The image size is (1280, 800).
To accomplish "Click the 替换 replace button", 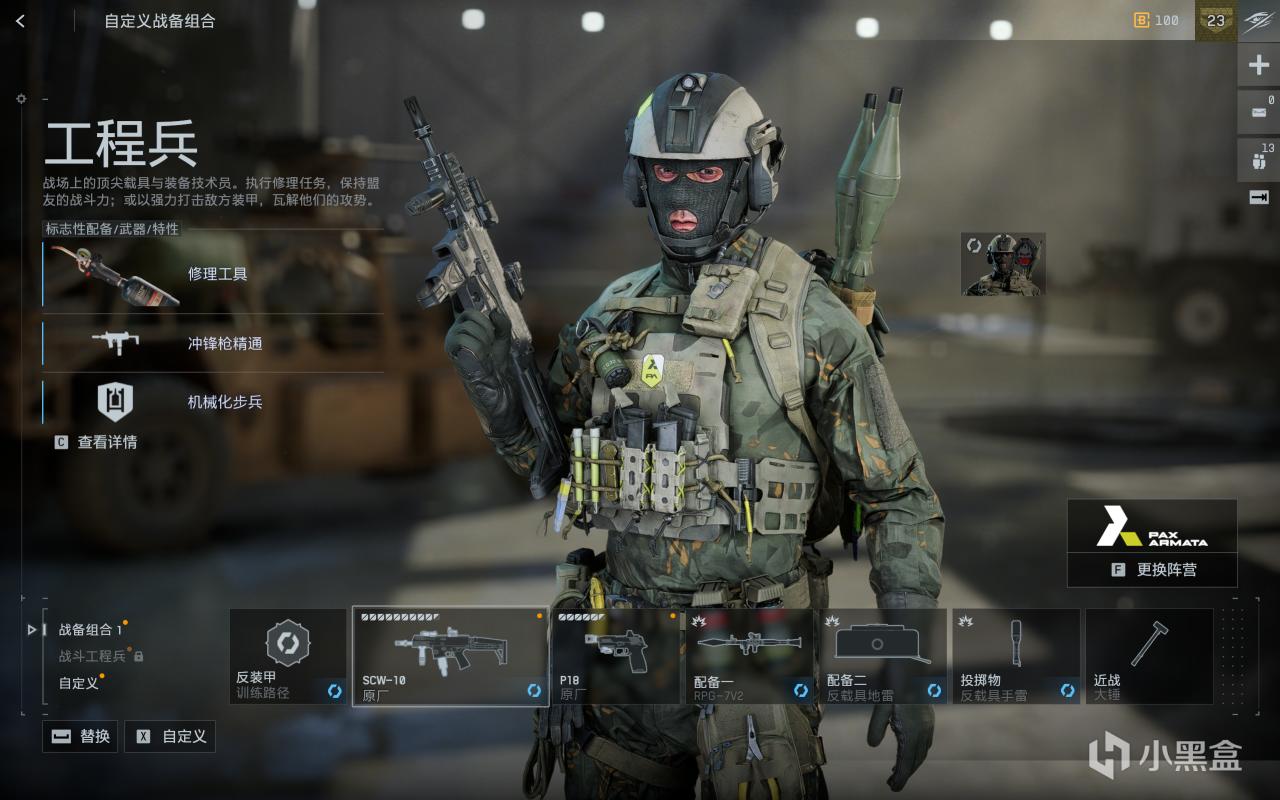I will tap(80, 736).
